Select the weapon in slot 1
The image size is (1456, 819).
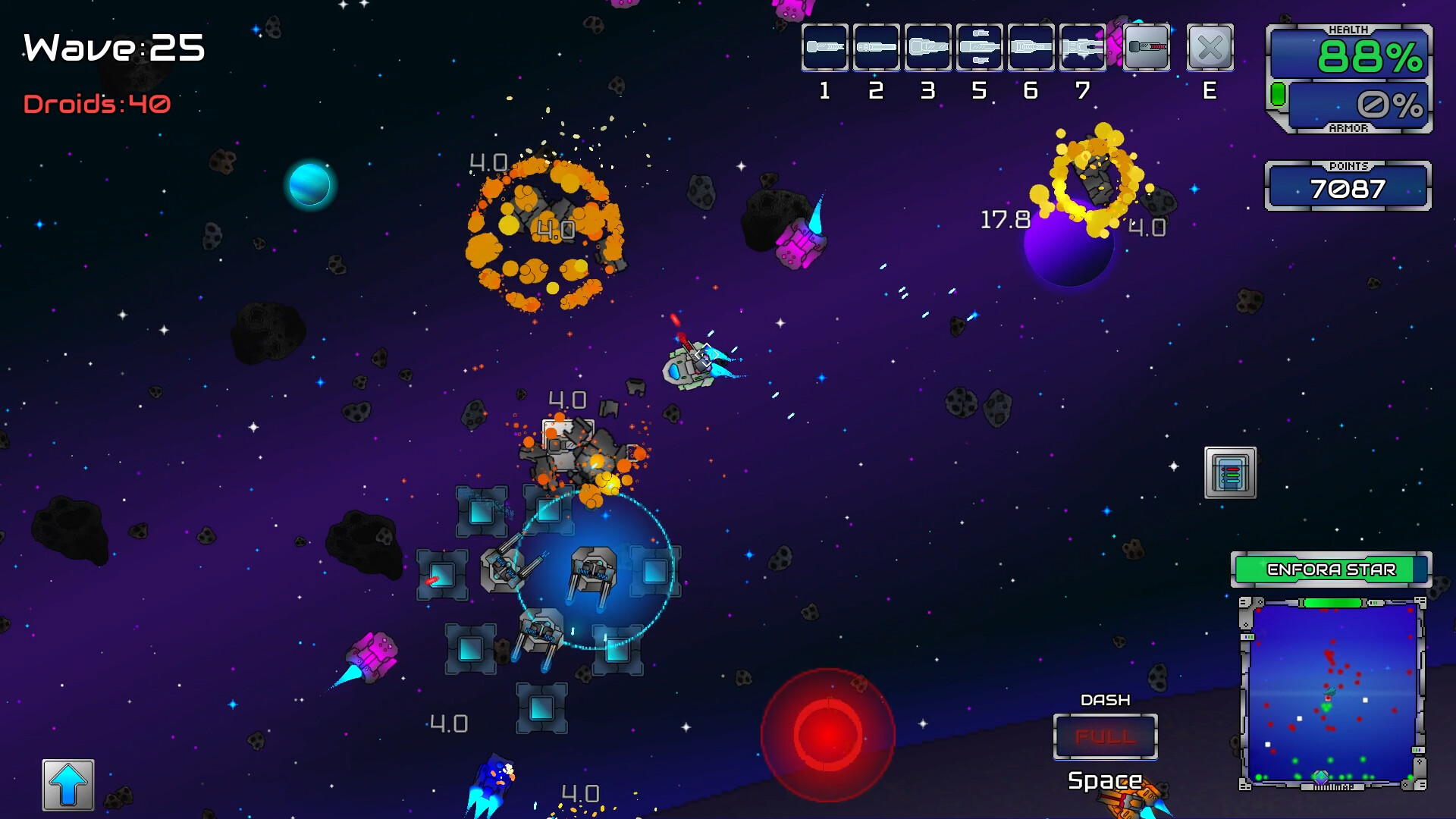coord(824,47)
